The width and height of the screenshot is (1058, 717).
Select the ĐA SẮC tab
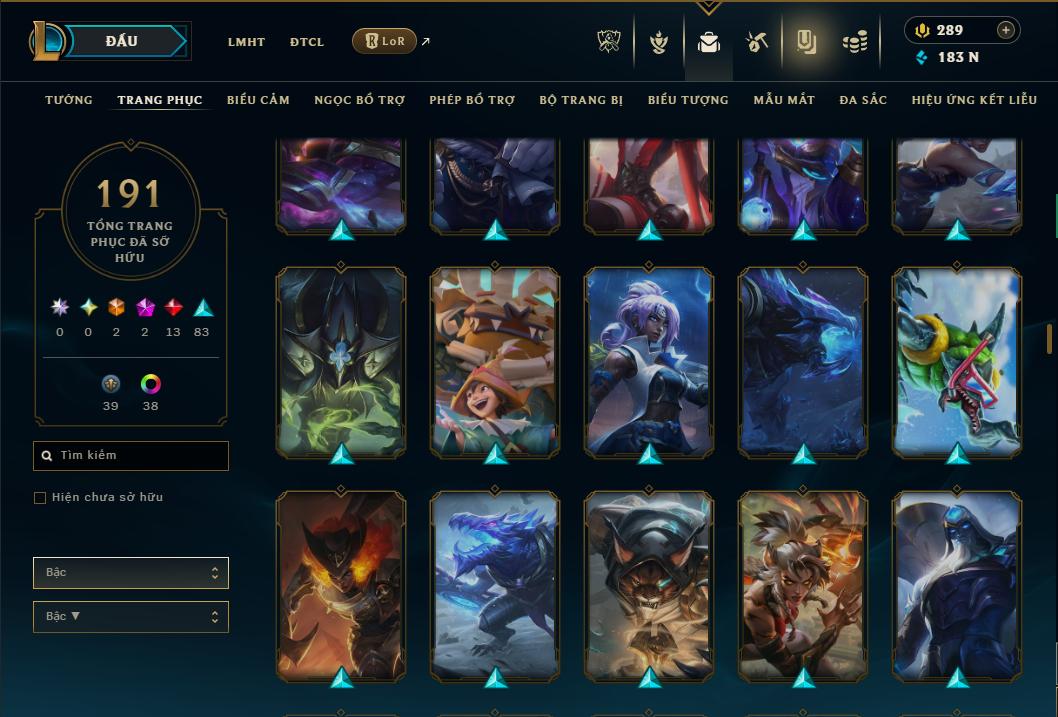tap(863, 100)
